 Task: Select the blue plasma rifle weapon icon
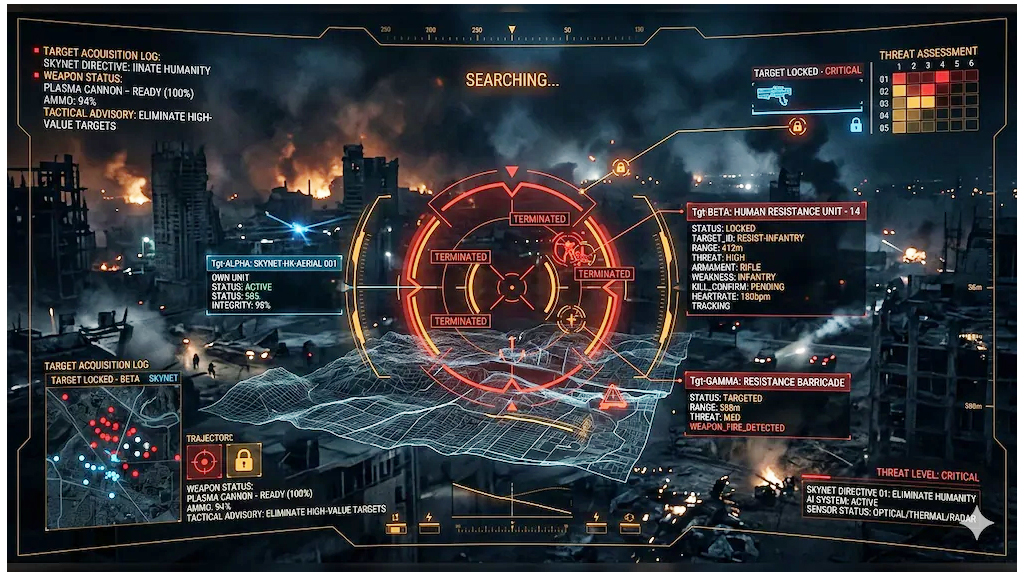(x=775, y=95)
